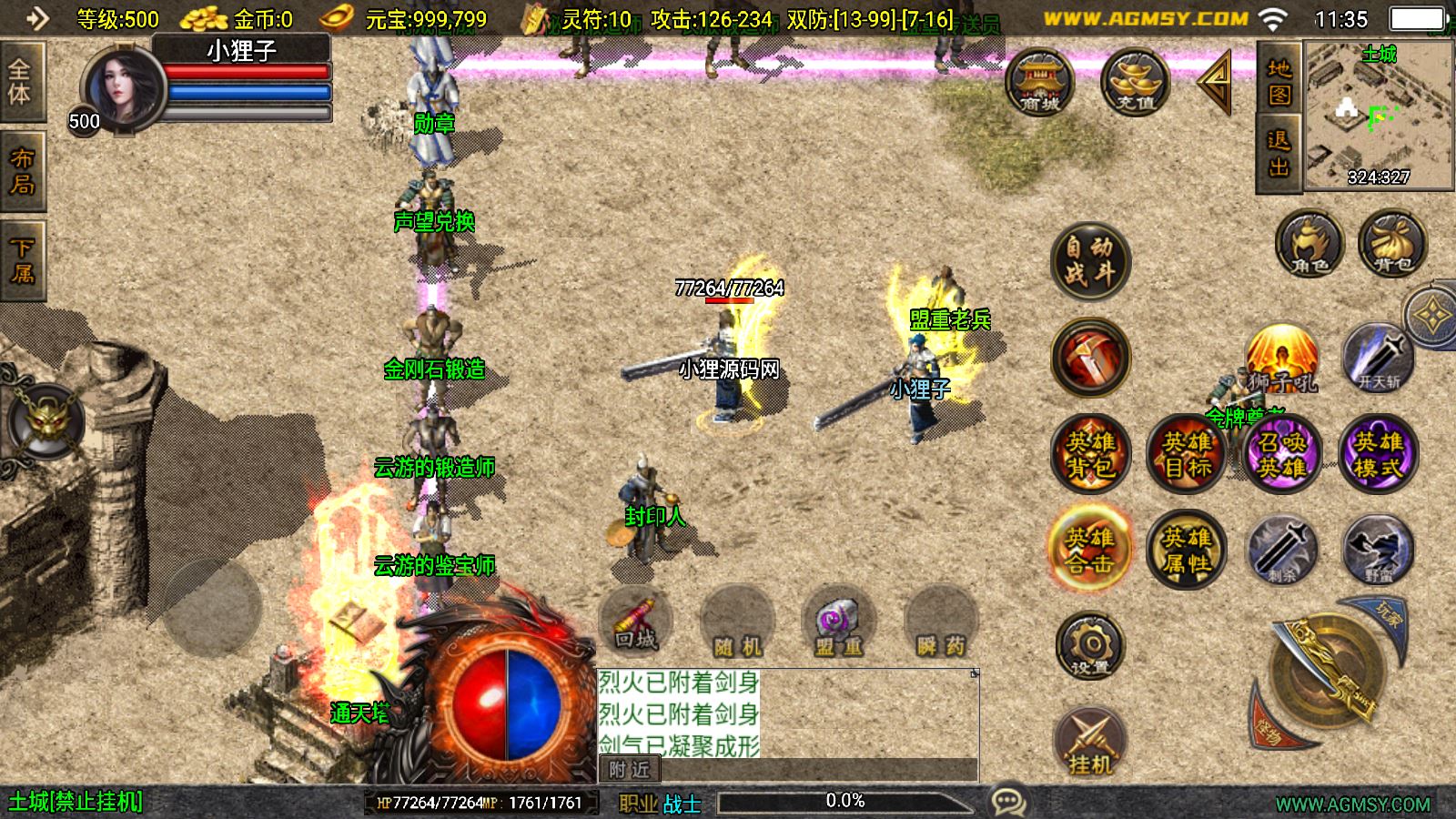Start 挂机 auto-farm mode
The height and width of the screenshot is (819, 1456).
(x=1090, y=741)
